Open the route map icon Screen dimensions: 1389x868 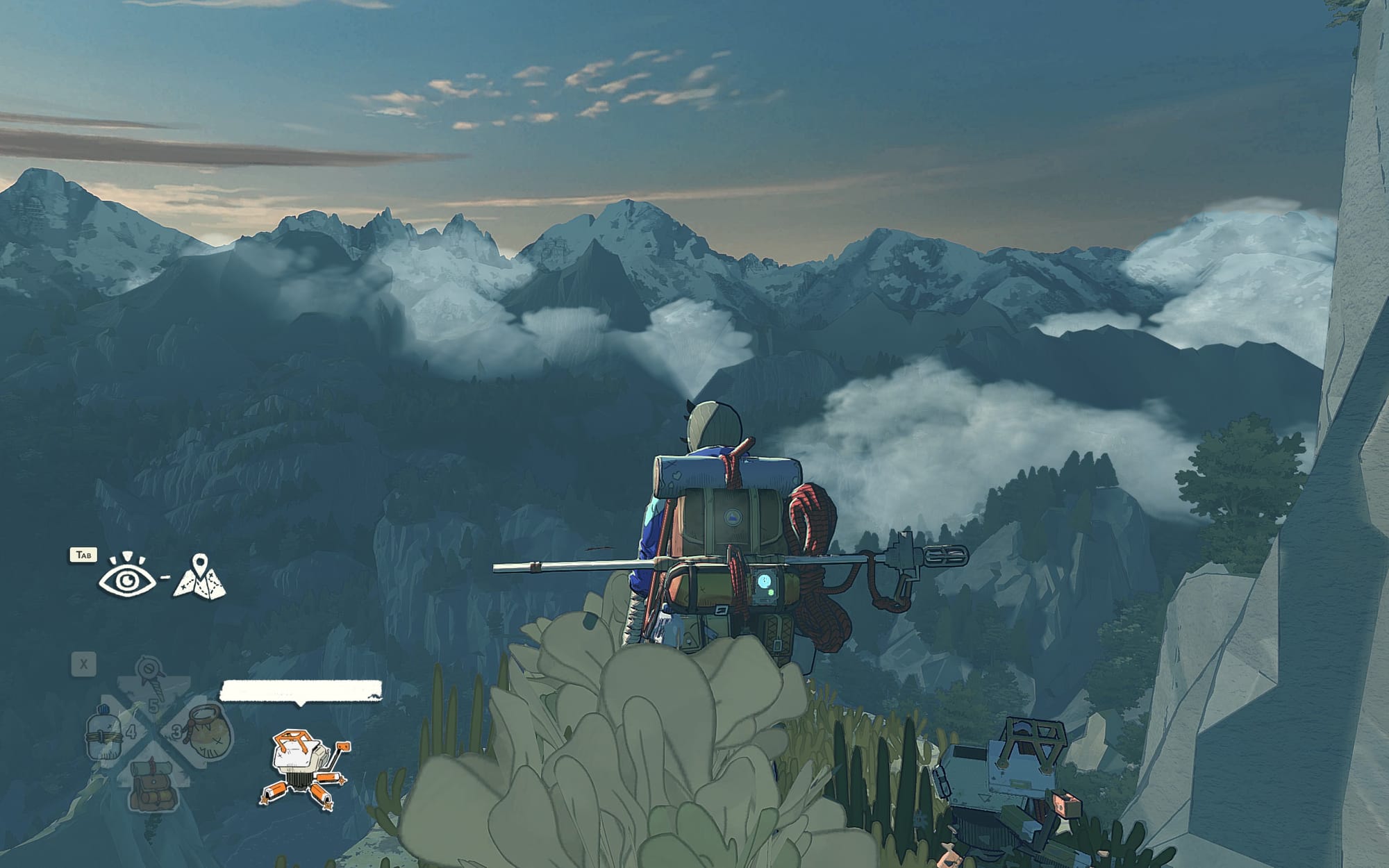pos(200,578)
